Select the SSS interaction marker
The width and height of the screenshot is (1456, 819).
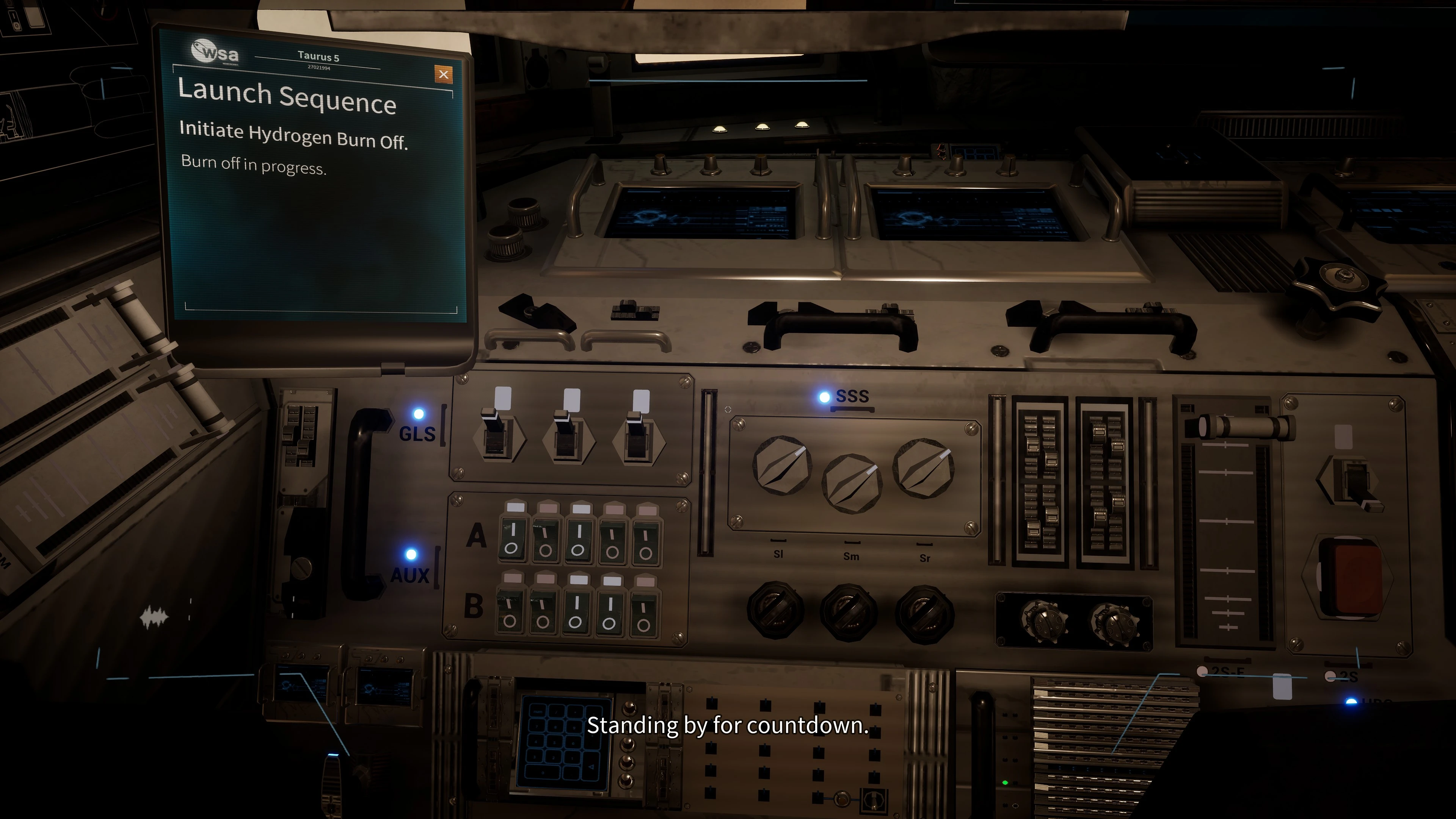click(x=825, y=397)
